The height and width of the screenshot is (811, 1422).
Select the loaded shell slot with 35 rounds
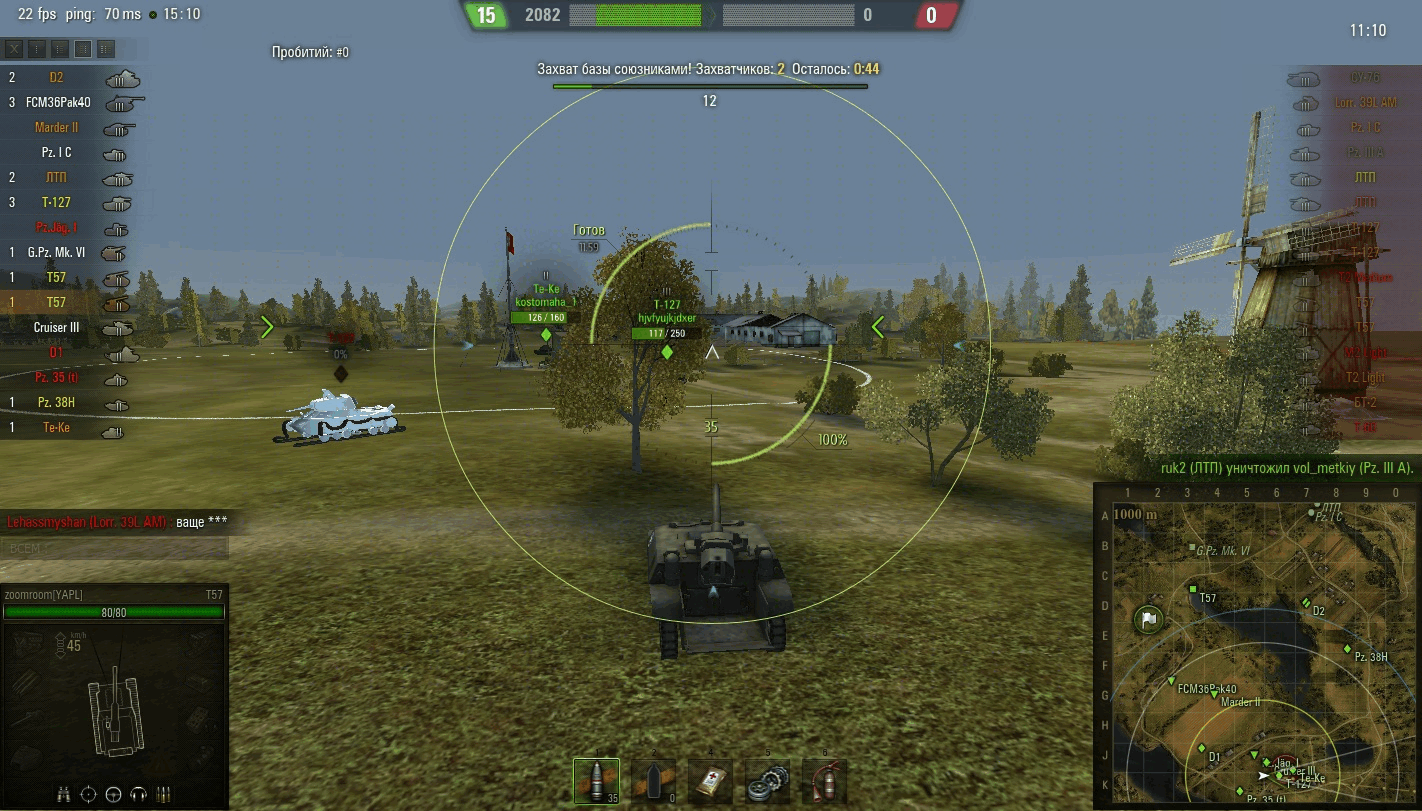point(596,781)
